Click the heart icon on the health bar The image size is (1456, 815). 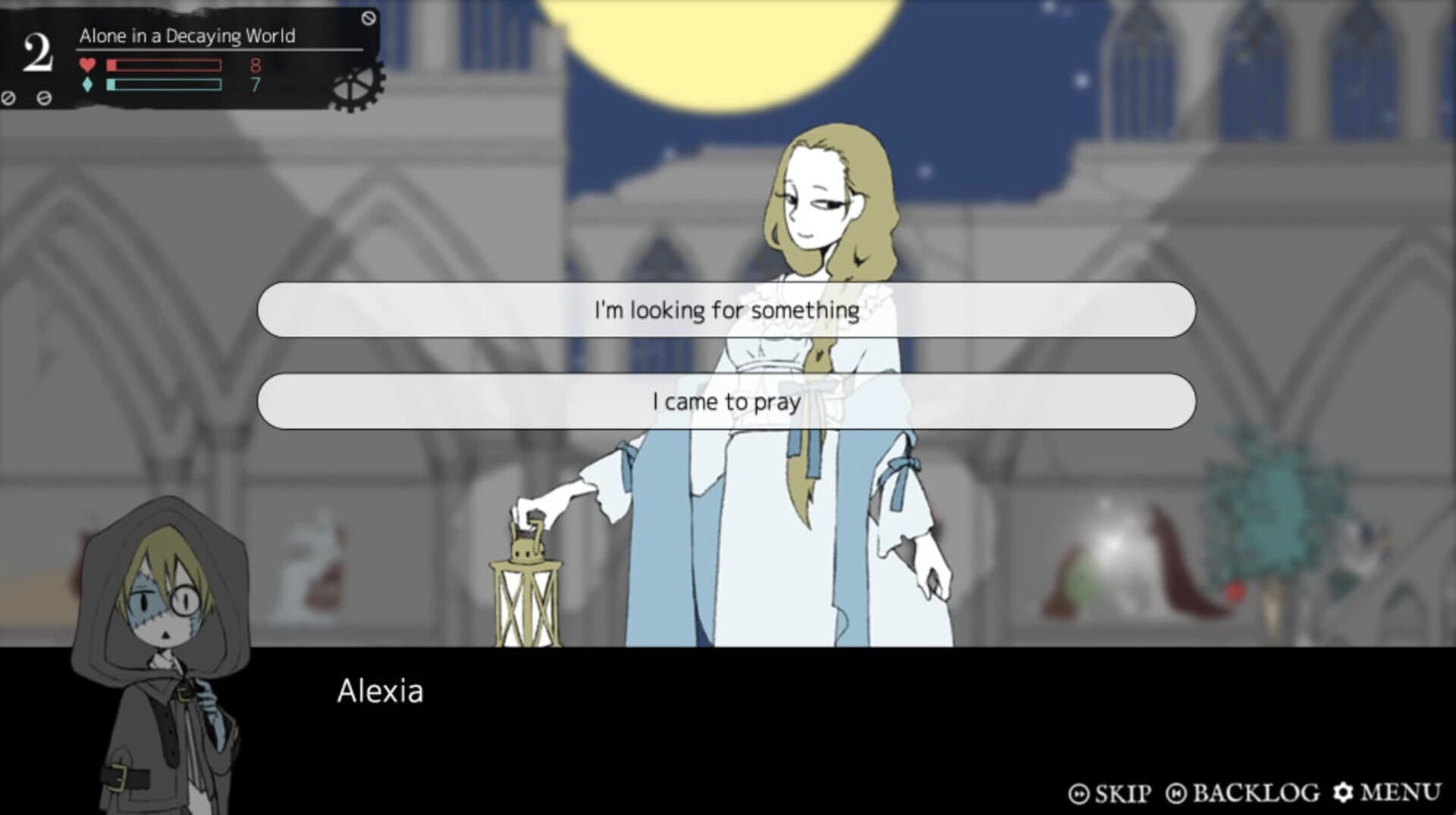[86, 65]
